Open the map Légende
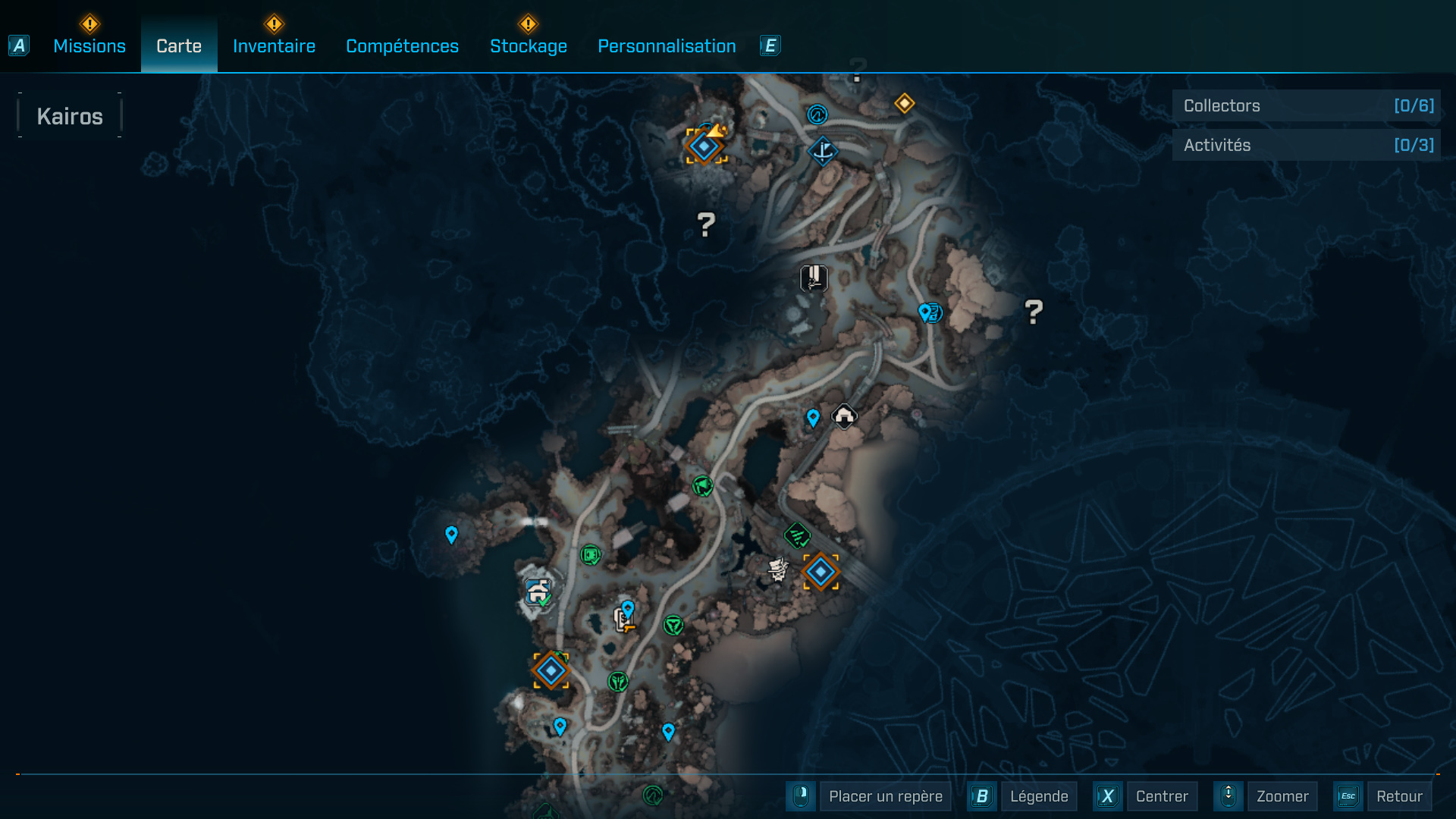The width and height of the screenshot is (1456, 819). pyautogui.click(x=1038, y=796)
